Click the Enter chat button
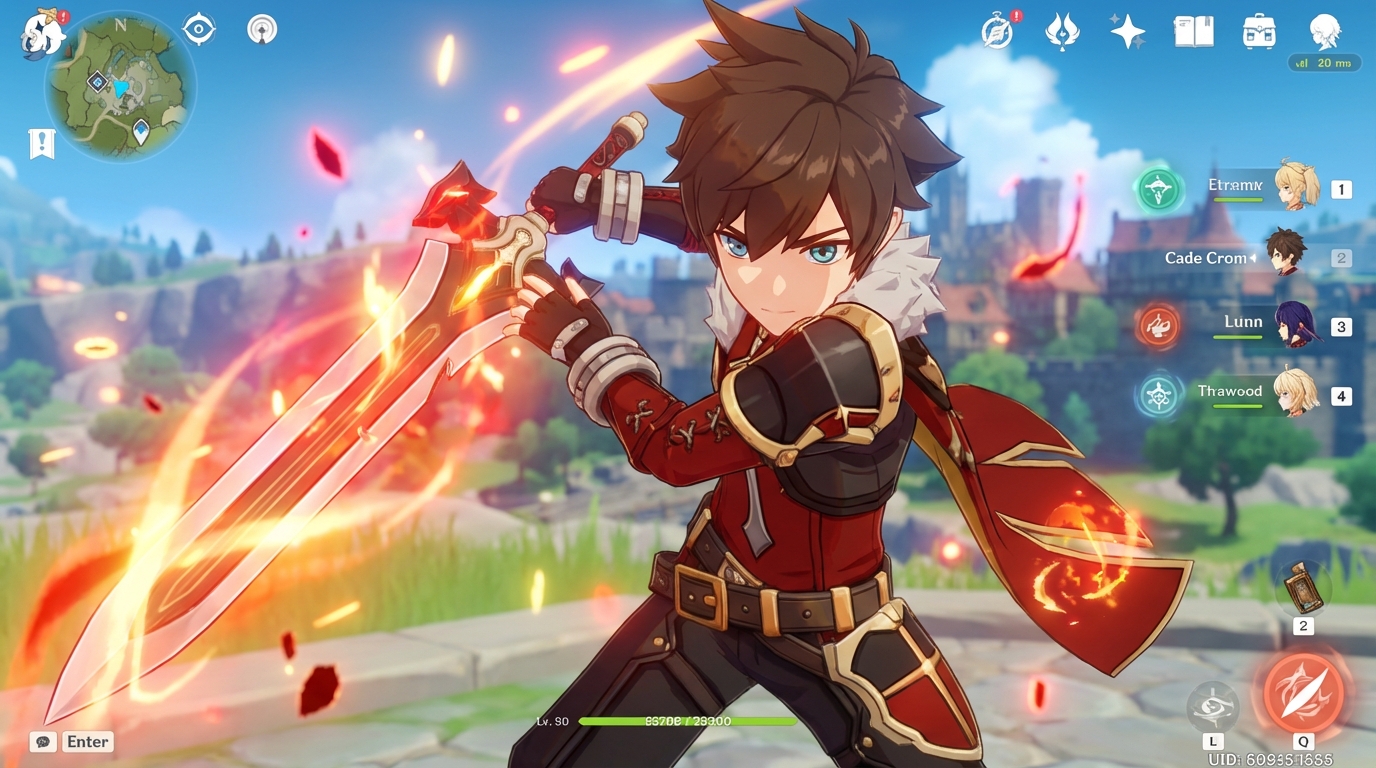This screenshot has width=1376, height=768. 87,741
